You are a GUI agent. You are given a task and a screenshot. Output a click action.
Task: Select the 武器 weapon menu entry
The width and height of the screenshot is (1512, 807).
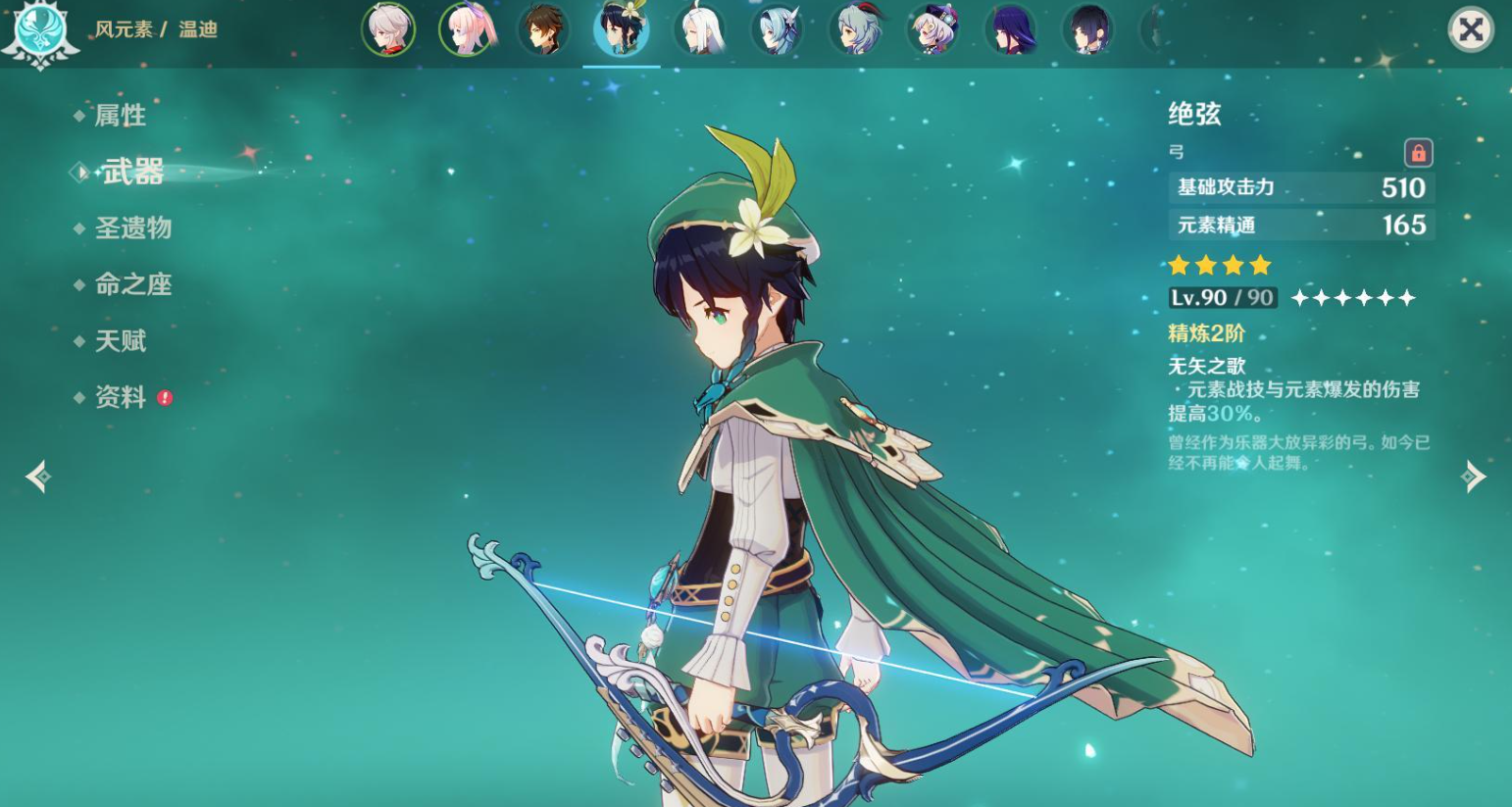(x=132, y=173)
